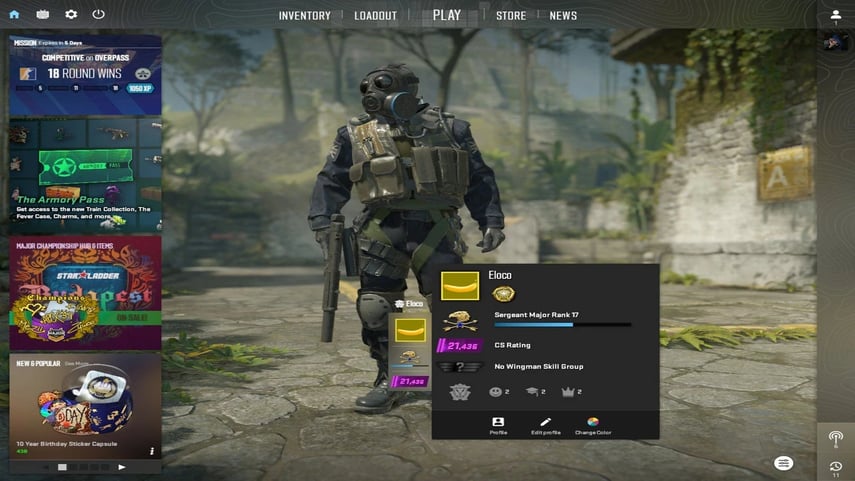Open the Overpass round wins mission card

[x=85, y=74]
